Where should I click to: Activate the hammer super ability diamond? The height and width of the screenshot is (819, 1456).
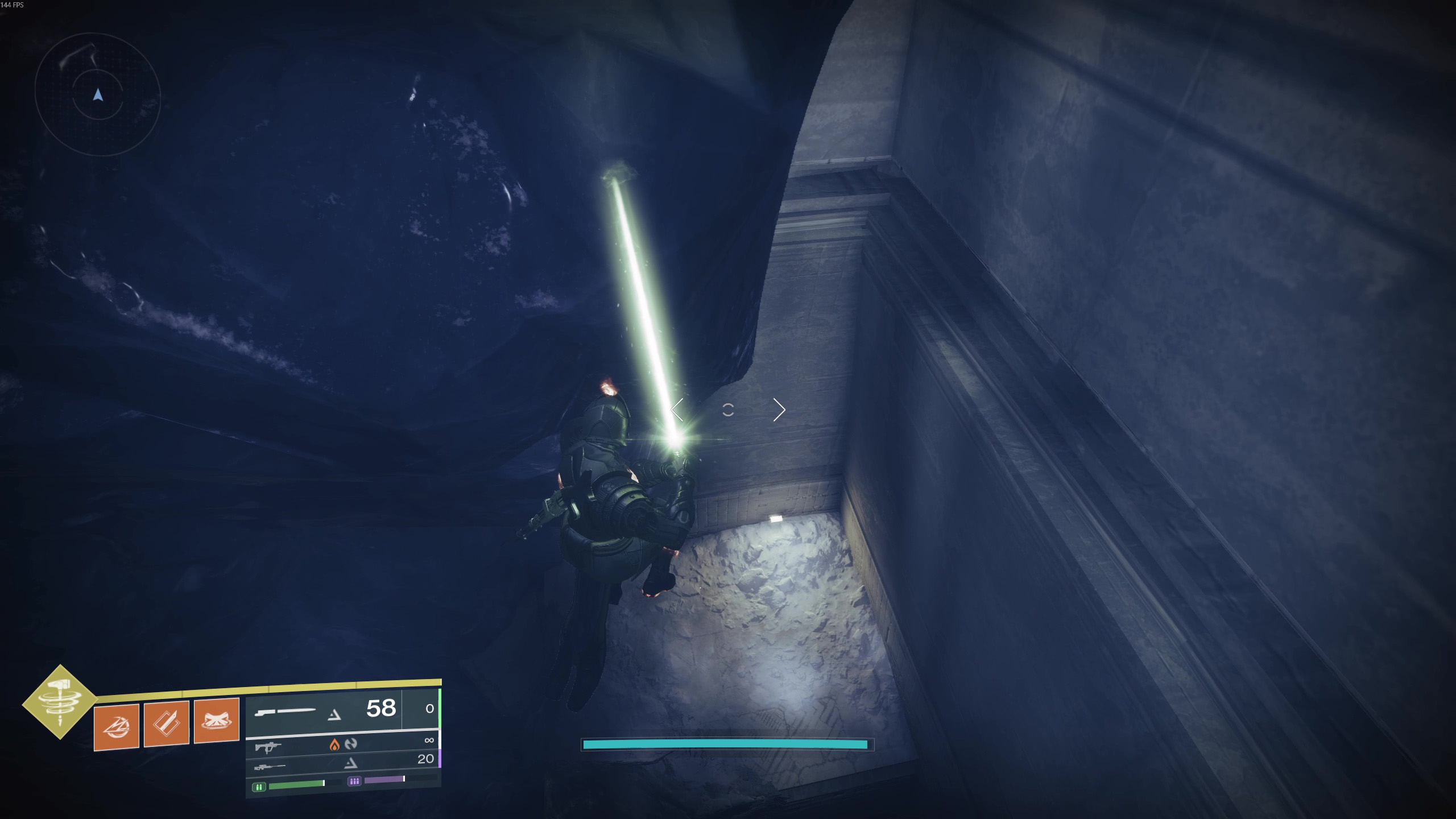point(60,702)
